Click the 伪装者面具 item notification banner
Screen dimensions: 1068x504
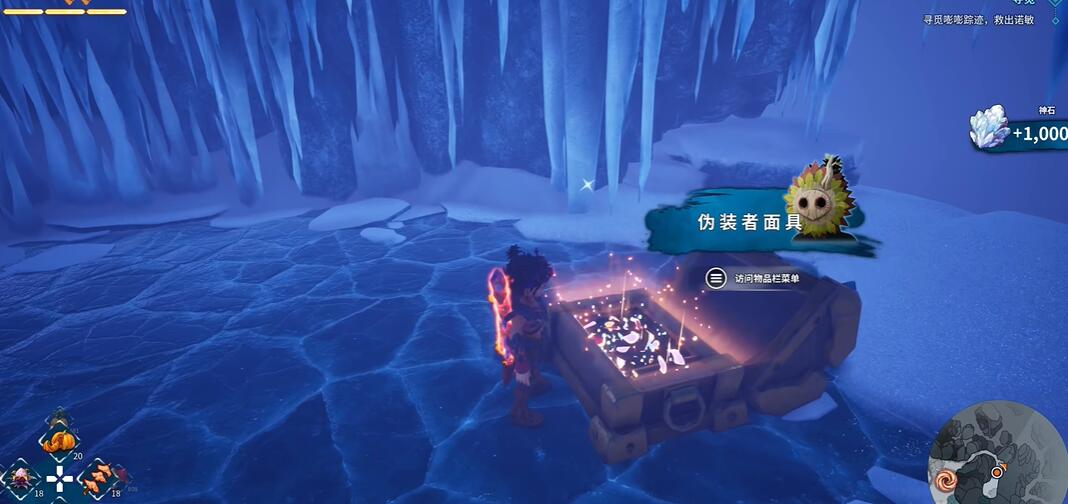(750, 223)
